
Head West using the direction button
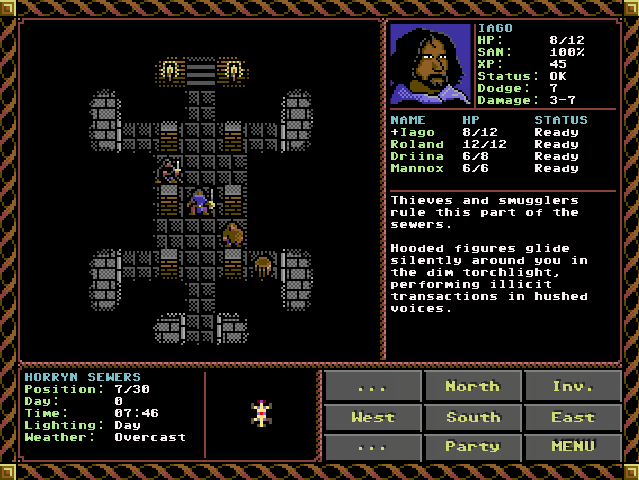click(x=372, y=416)
